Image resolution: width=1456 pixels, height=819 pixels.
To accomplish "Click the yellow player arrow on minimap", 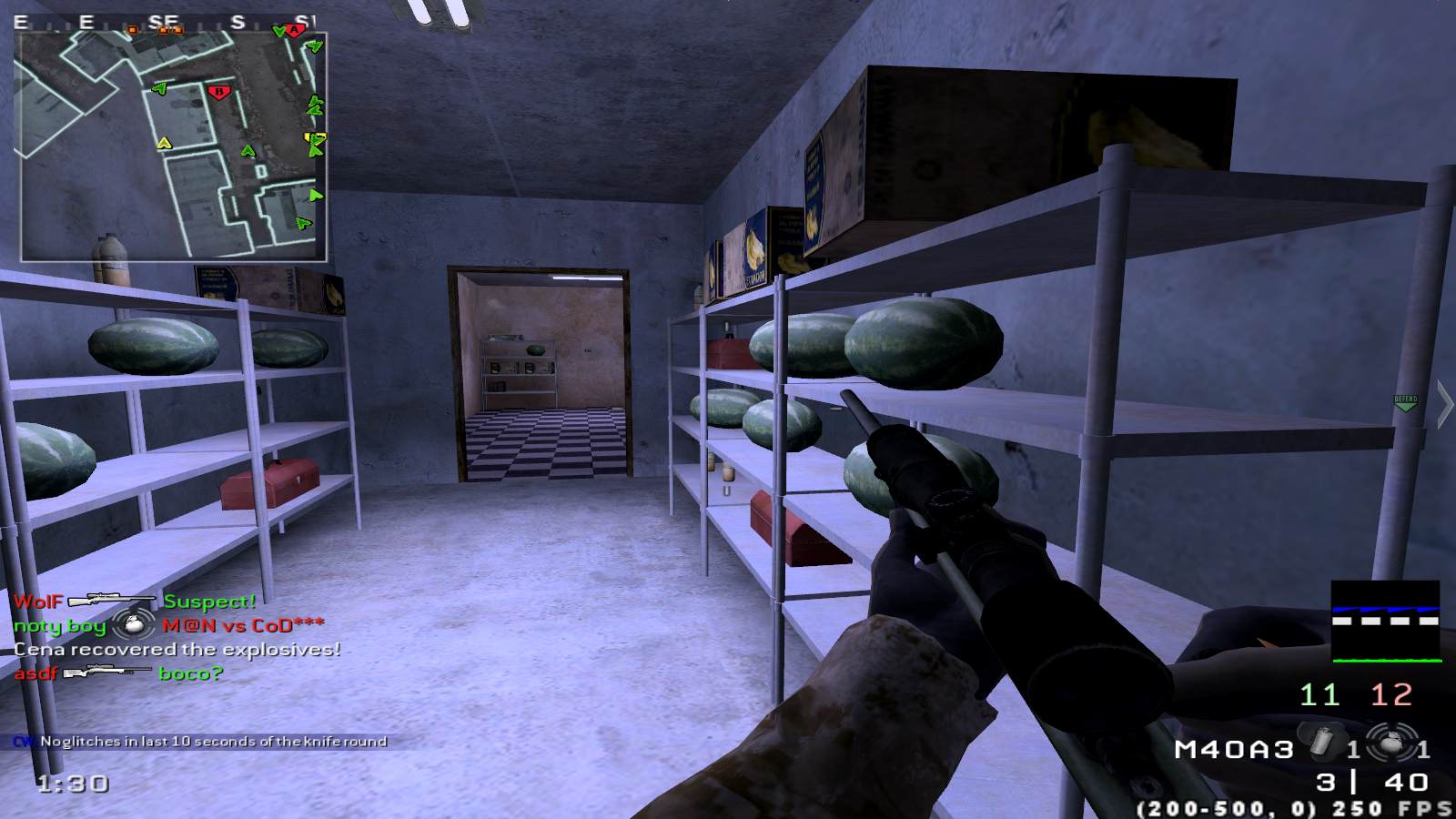I will tap(164, 143).
